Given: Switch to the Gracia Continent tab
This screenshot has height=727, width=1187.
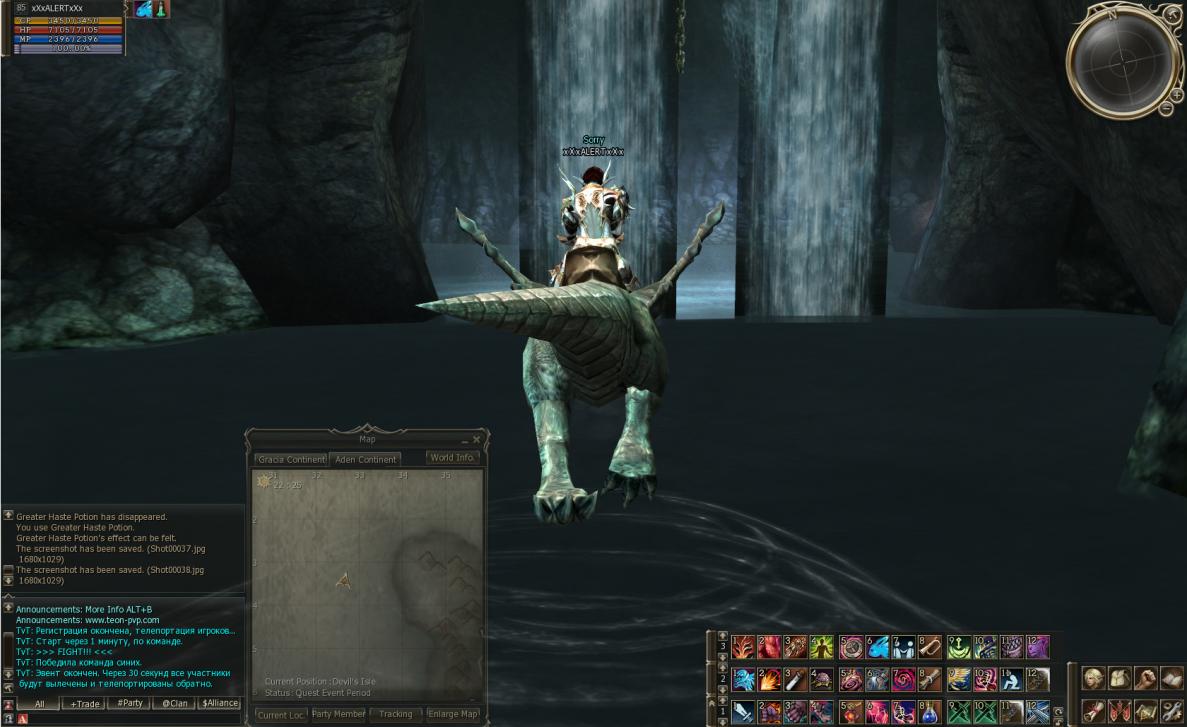Looking at the screenshot, I should click(x=290, y=459).
